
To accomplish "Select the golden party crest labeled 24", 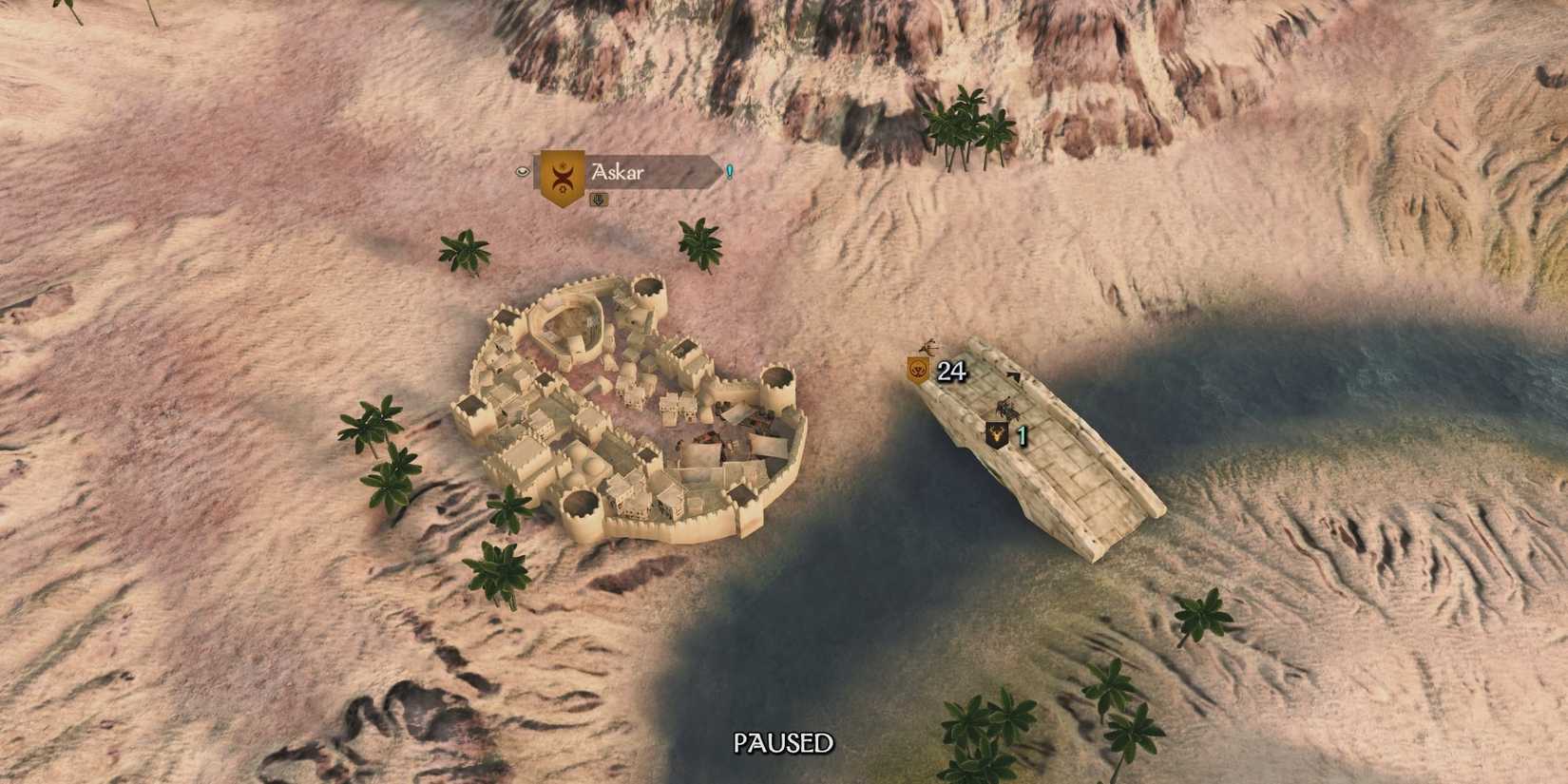I will click(918, 370).
